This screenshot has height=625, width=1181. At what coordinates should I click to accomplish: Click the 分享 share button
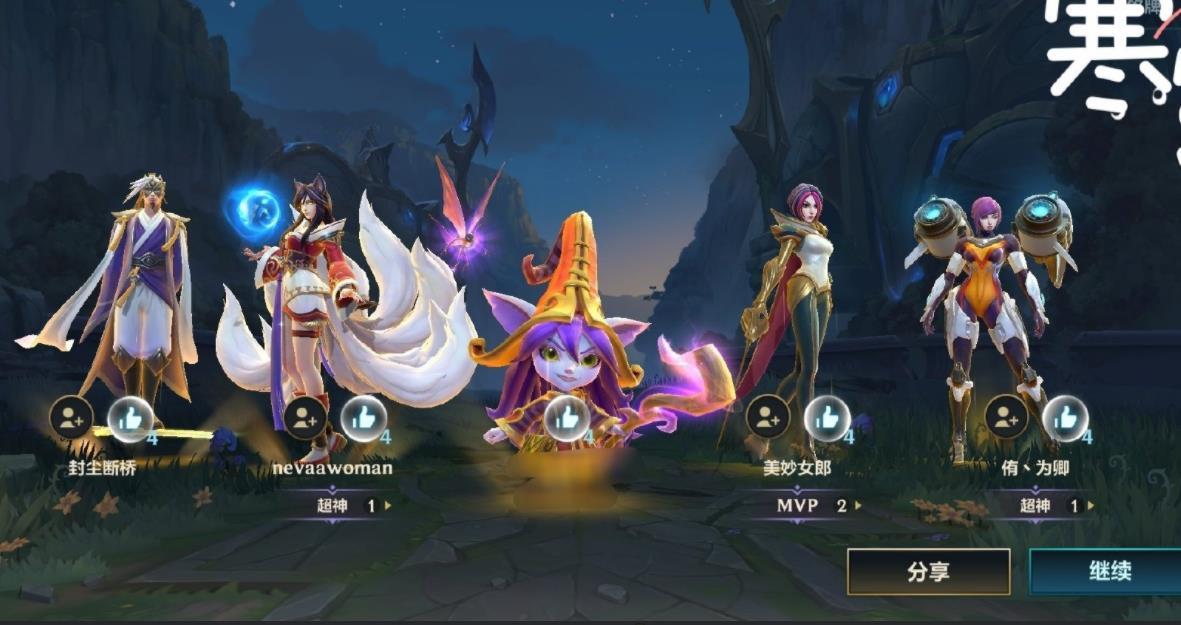pyautogui.click(x=928, y=572)
